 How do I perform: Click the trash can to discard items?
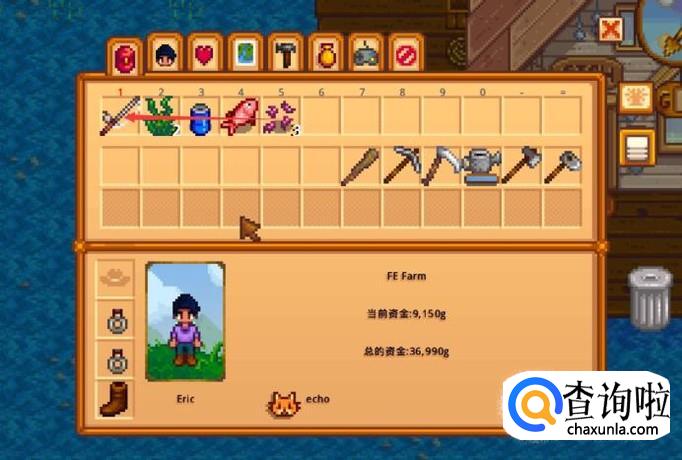pos(649,297)
